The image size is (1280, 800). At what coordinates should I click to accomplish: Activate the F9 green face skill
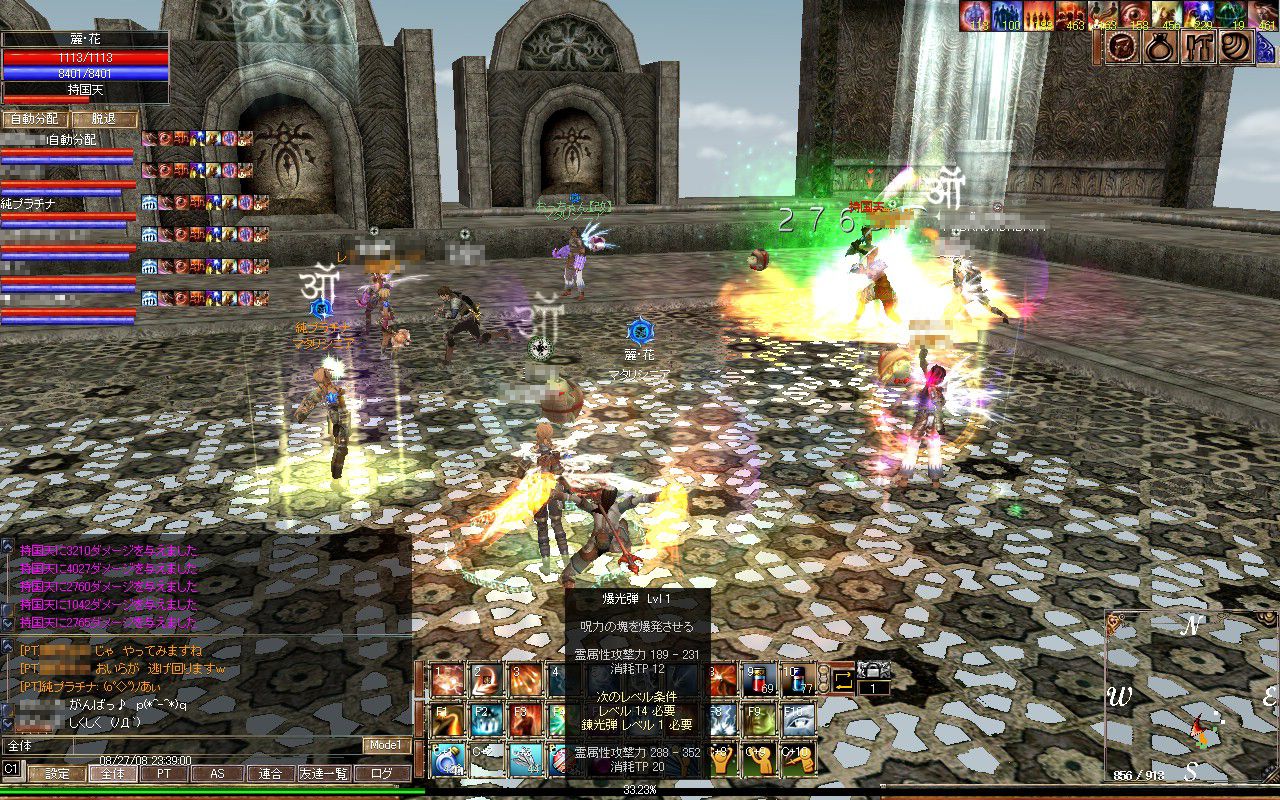pos(758,719)
